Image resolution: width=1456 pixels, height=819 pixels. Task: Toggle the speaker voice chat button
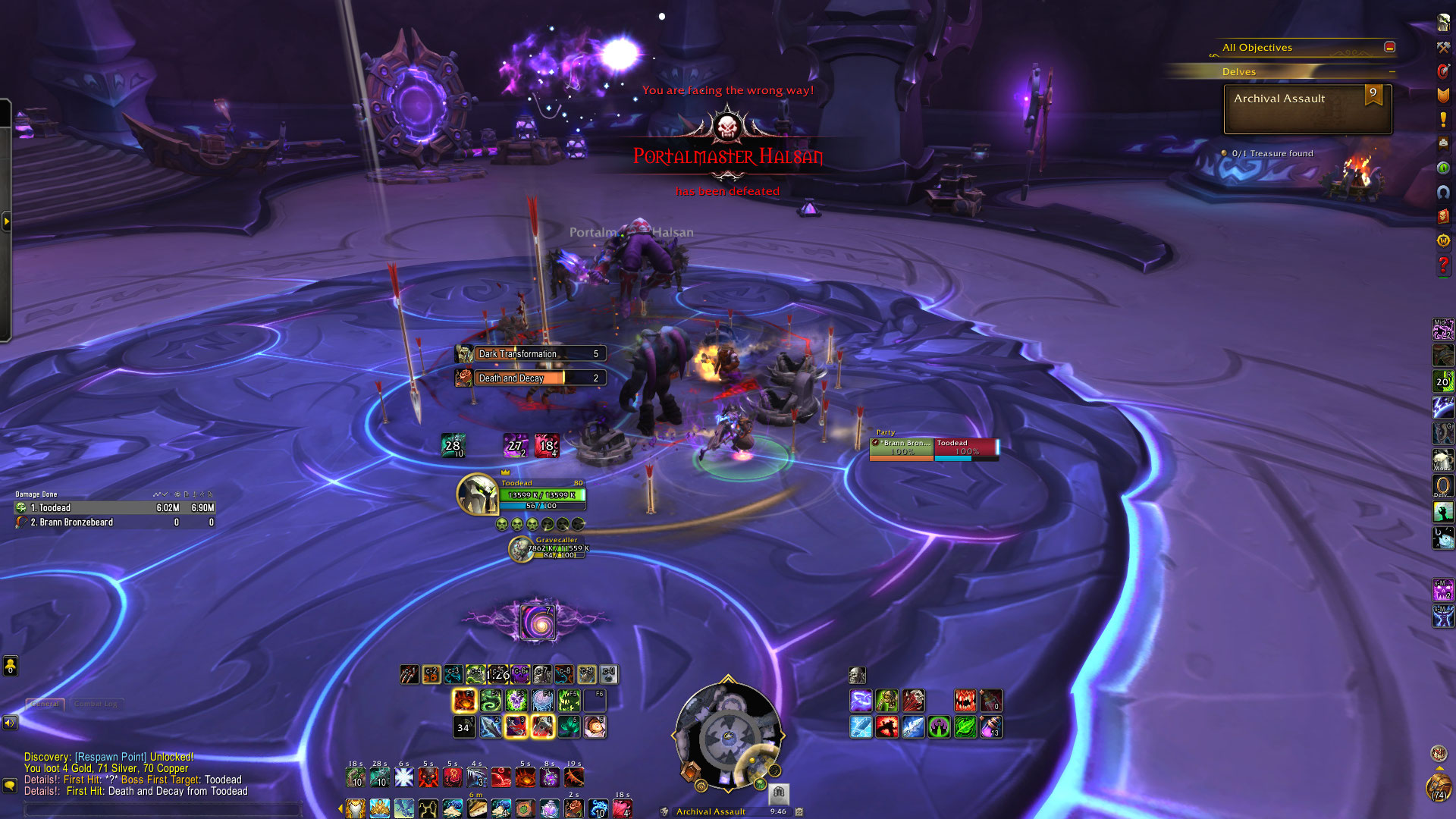[10, 723]
